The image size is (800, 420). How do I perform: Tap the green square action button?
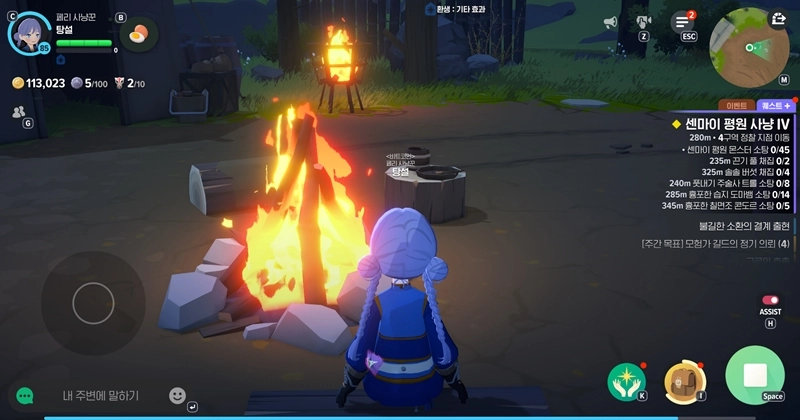pos(755,376)
